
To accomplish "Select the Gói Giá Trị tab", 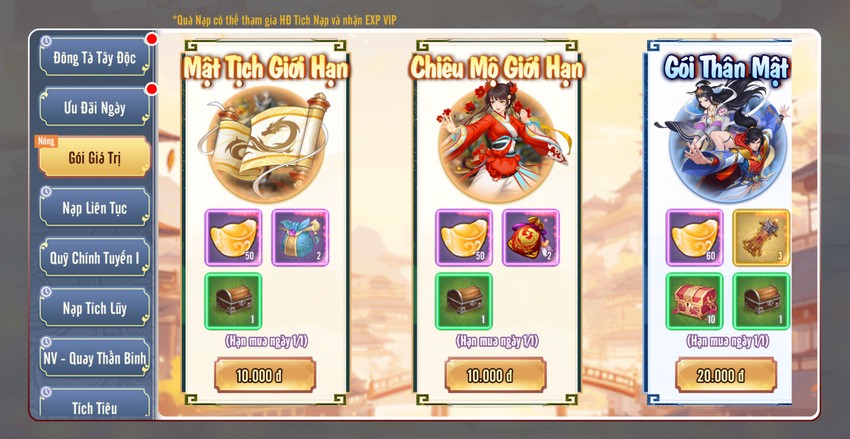I will click(95, 157).
